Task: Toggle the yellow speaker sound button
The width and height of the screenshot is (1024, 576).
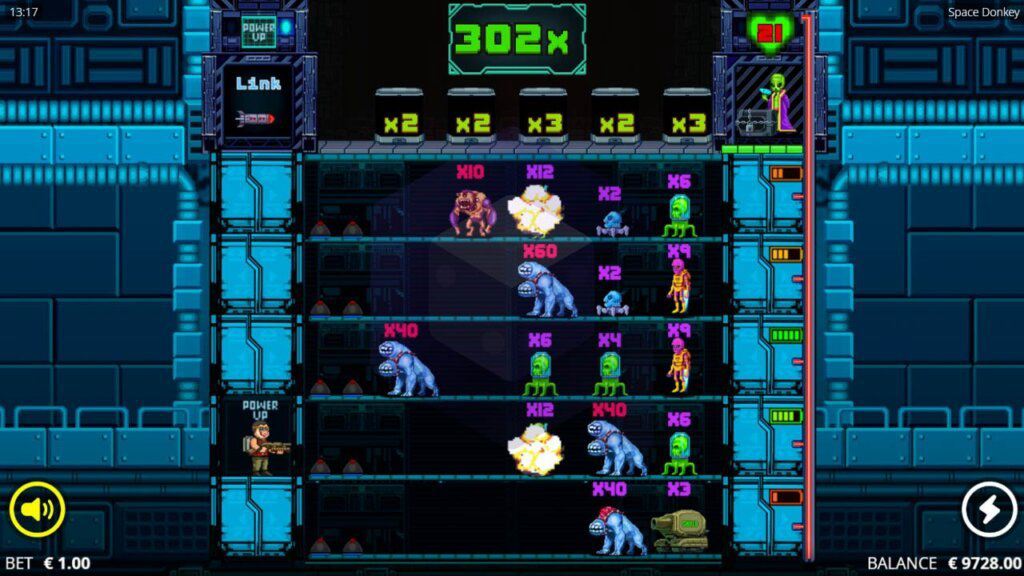Action: (37, 510)
